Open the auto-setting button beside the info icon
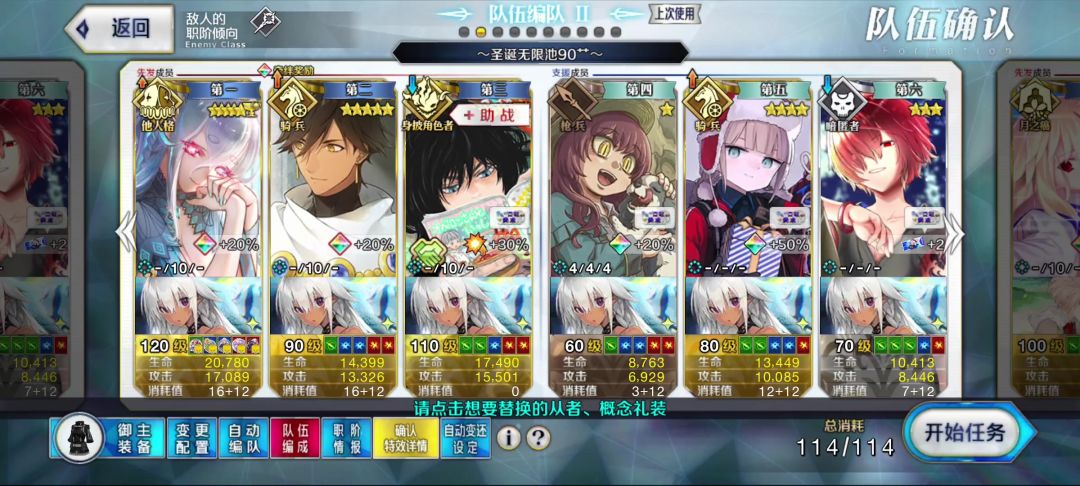The height and width of the screenshot is (486, 1080). point(466,437)
